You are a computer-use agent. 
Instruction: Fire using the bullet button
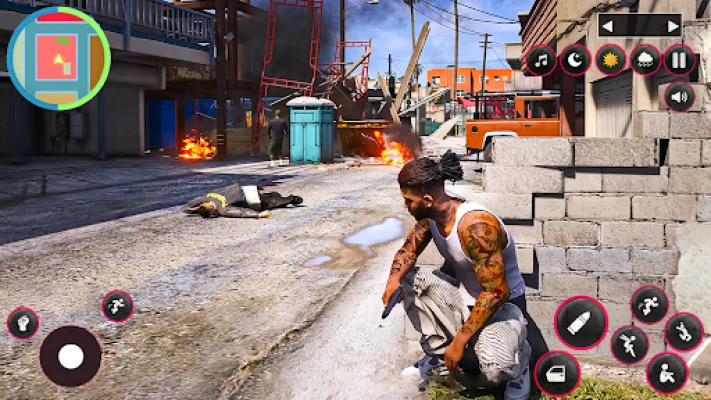pyautogui.click(x=581, y=323)
